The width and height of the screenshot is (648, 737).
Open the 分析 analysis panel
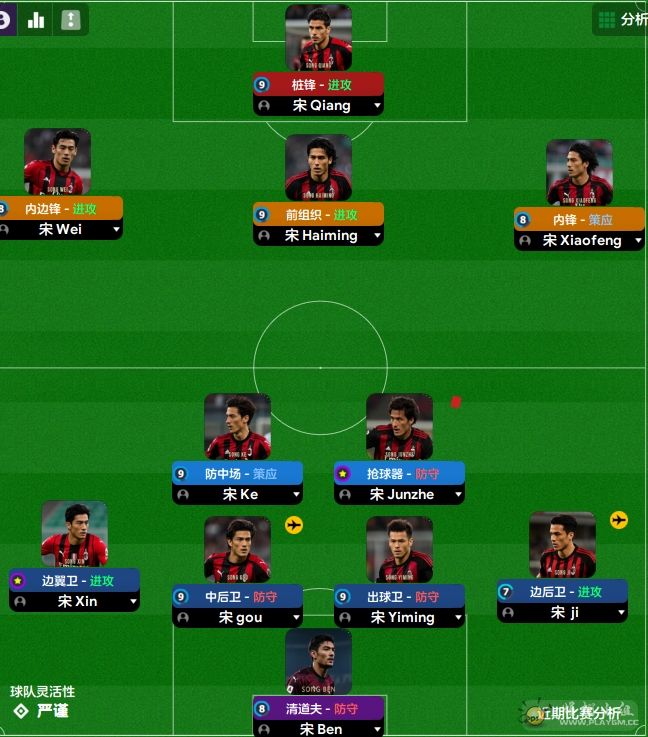pos(621,19)
